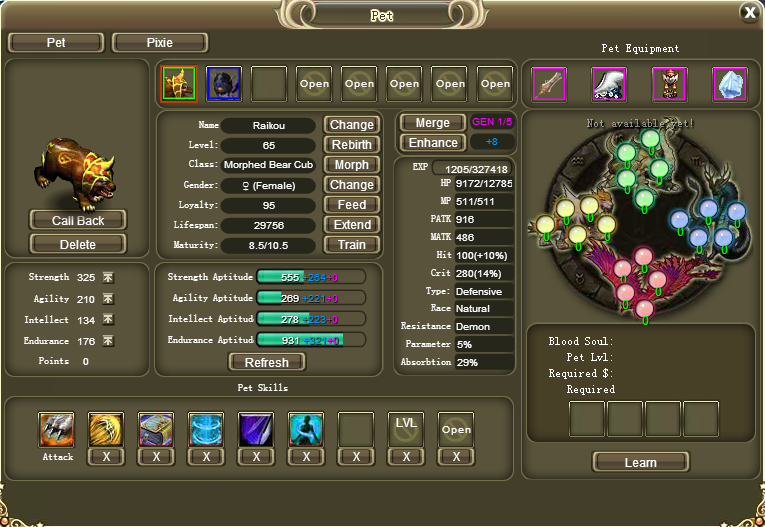Select the bear cub pet slot
The height and width of the screenshot is (527, 765).
pos(178,84)
